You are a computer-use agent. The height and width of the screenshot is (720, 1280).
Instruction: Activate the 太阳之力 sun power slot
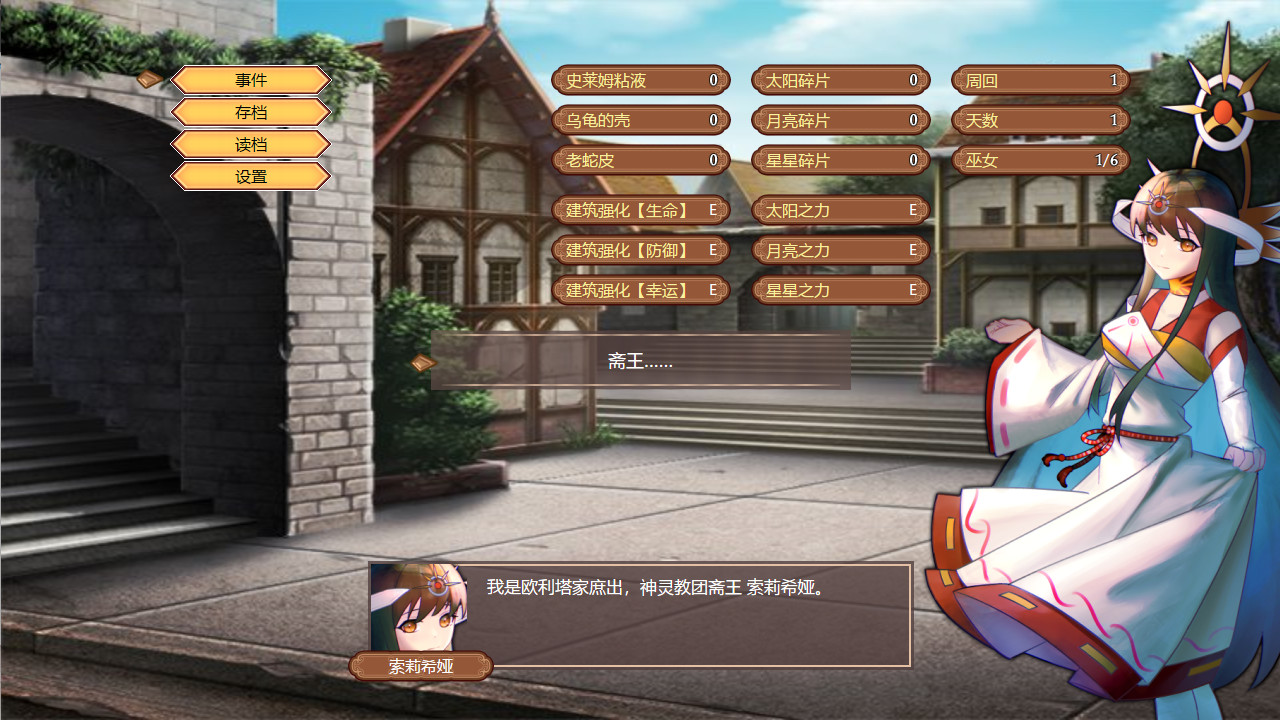pyautogui.click(x=840, y=210)
